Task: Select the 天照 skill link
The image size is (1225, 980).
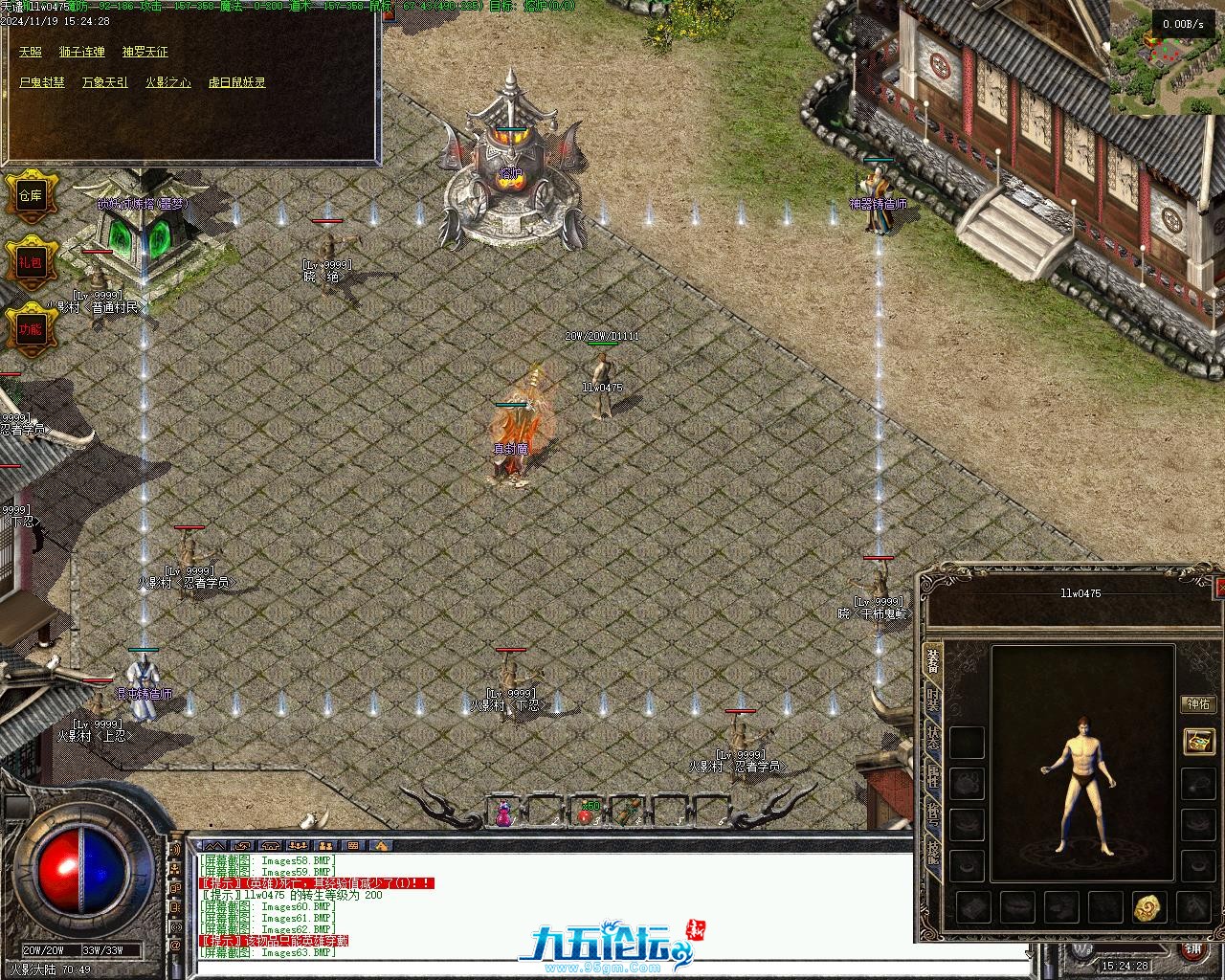Action: pos(31,52)
